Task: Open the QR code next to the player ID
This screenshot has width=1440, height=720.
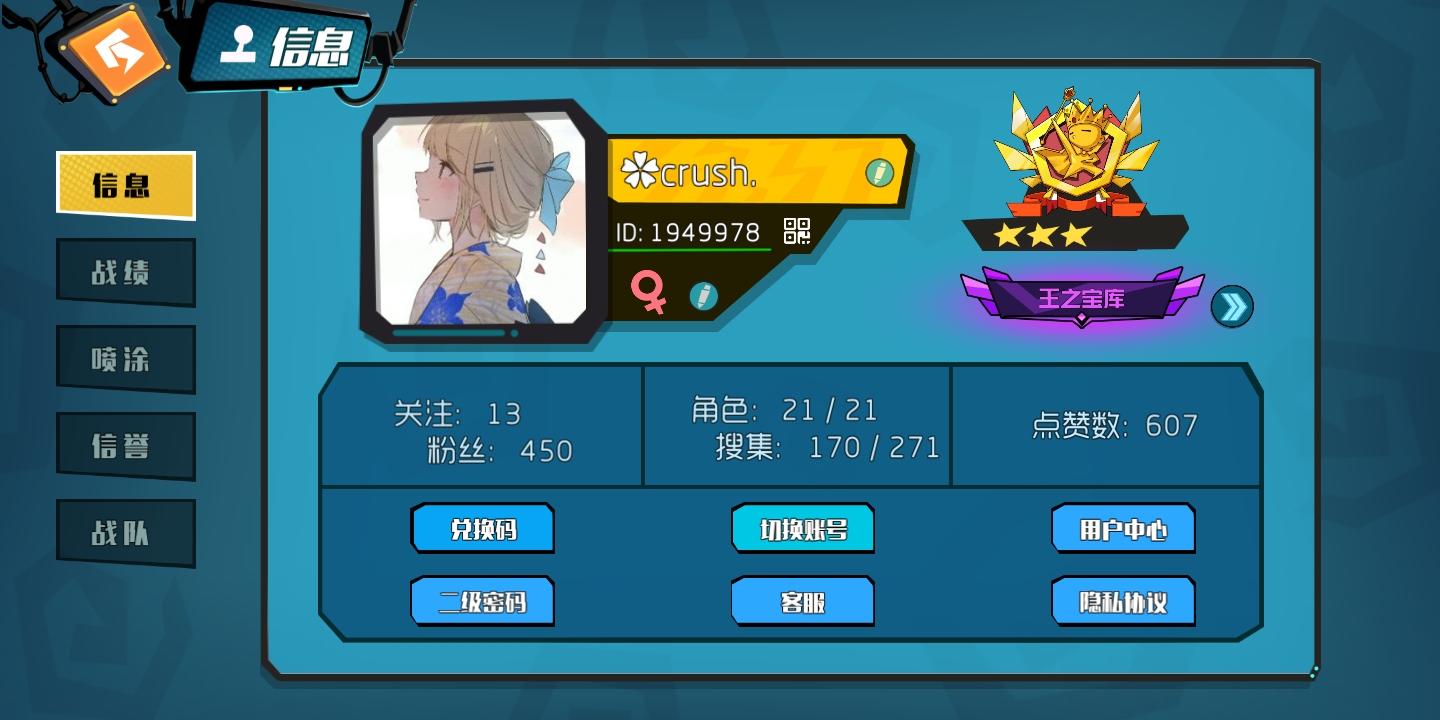Action: point(797,231)
